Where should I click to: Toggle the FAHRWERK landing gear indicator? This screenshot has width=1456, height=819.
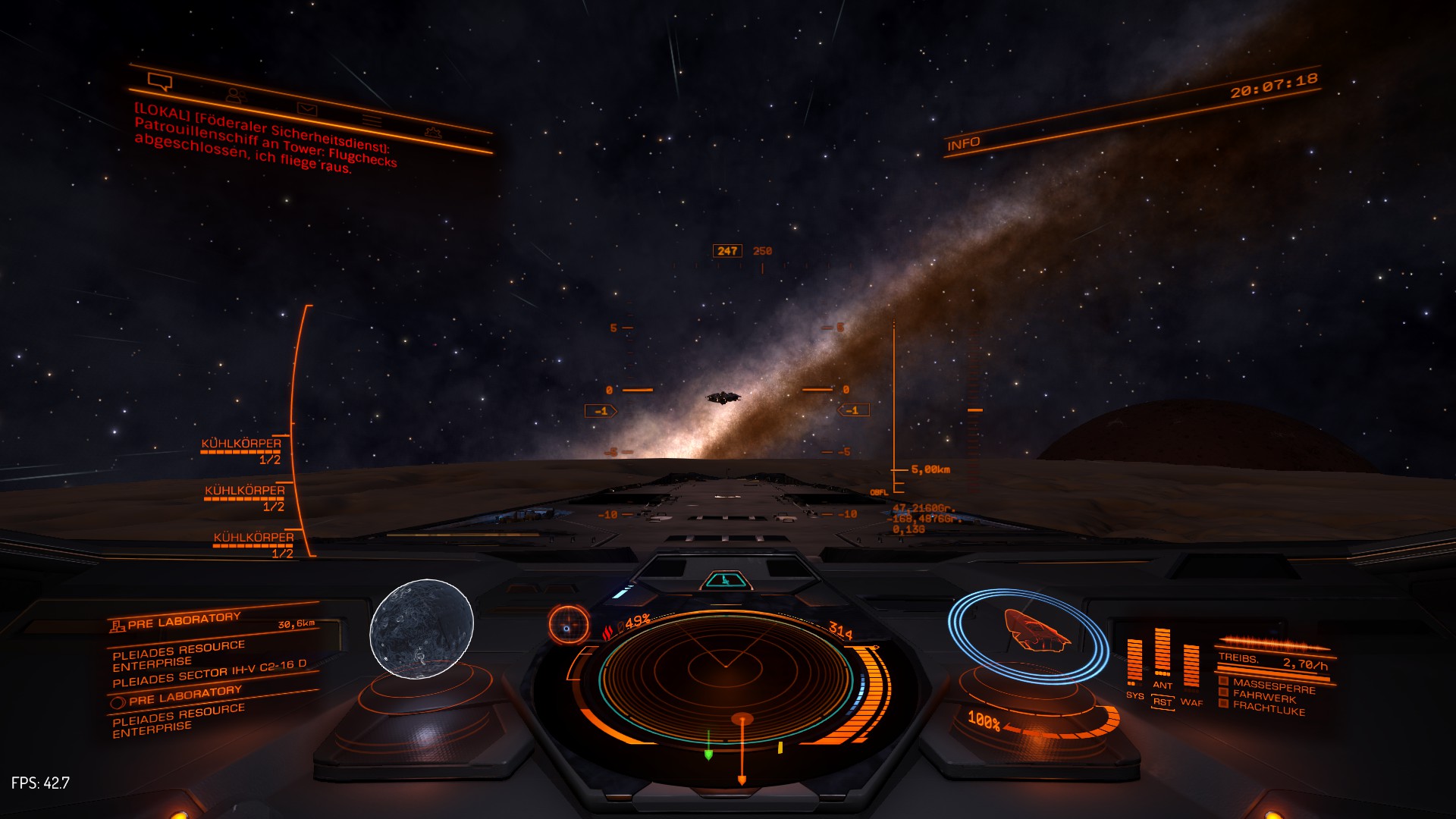tap(1264, 697)
